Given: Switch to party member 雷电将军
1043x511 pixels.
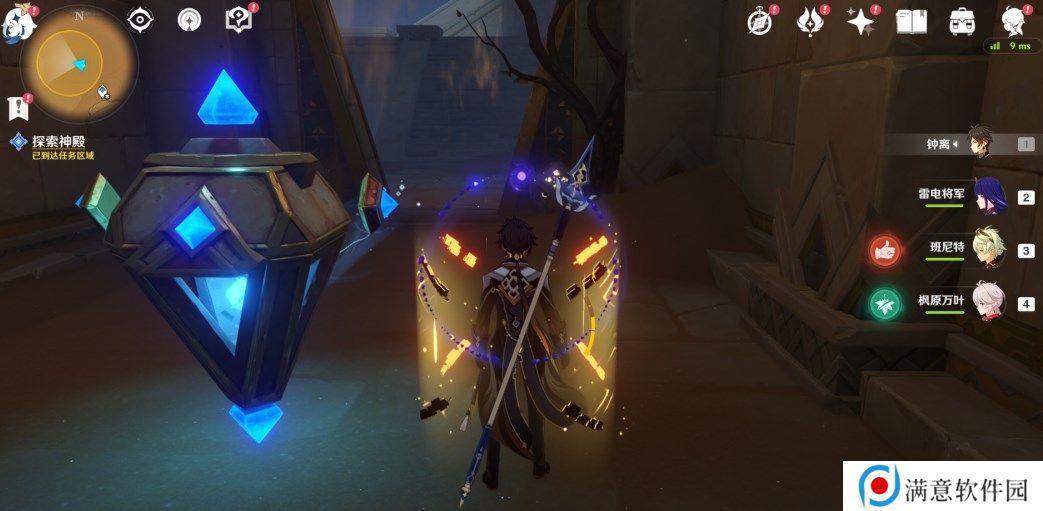Looking at the screenshot, I should (981, 196).
